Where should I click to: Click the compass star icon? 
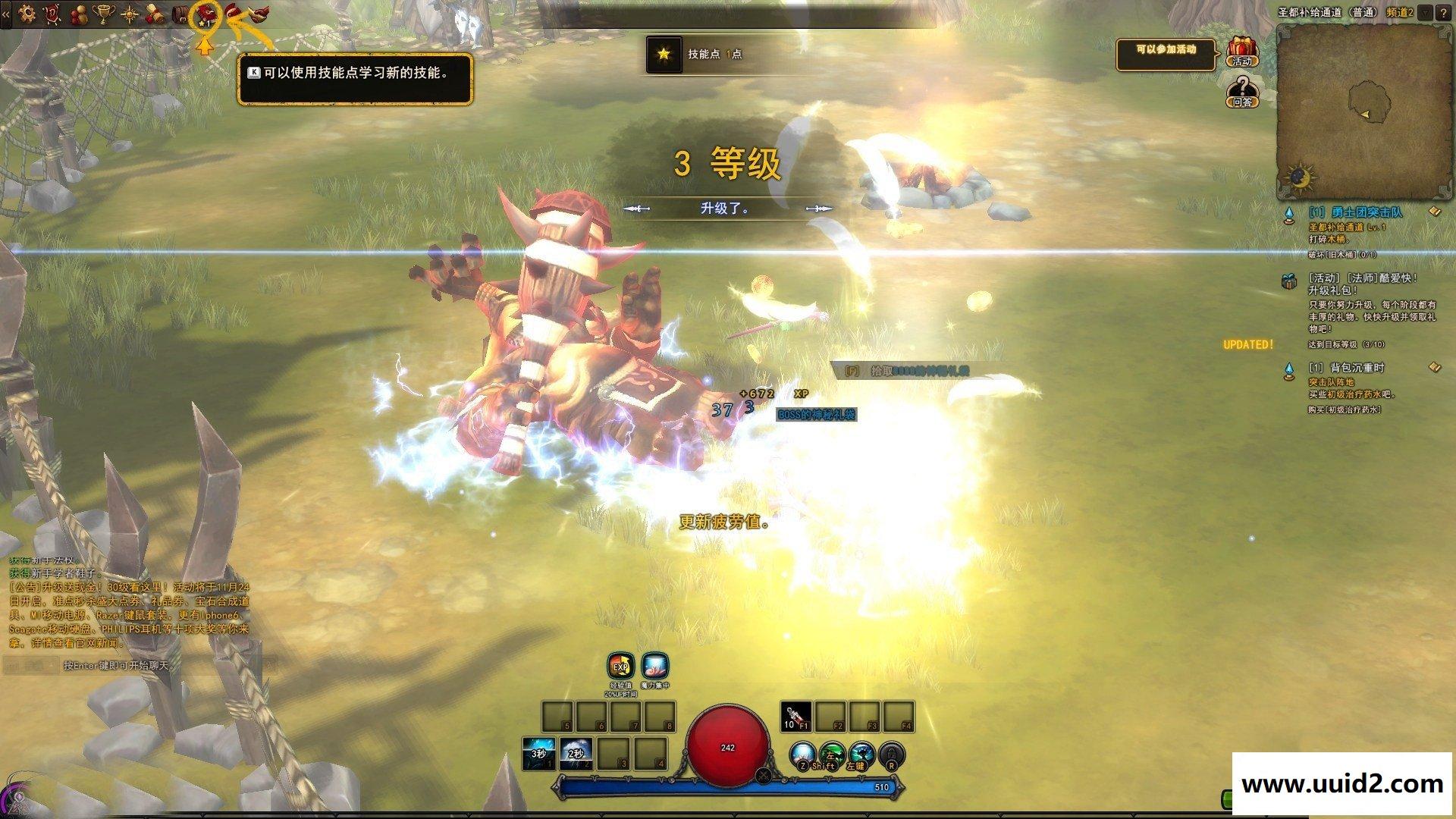click(x=130, y=13)
